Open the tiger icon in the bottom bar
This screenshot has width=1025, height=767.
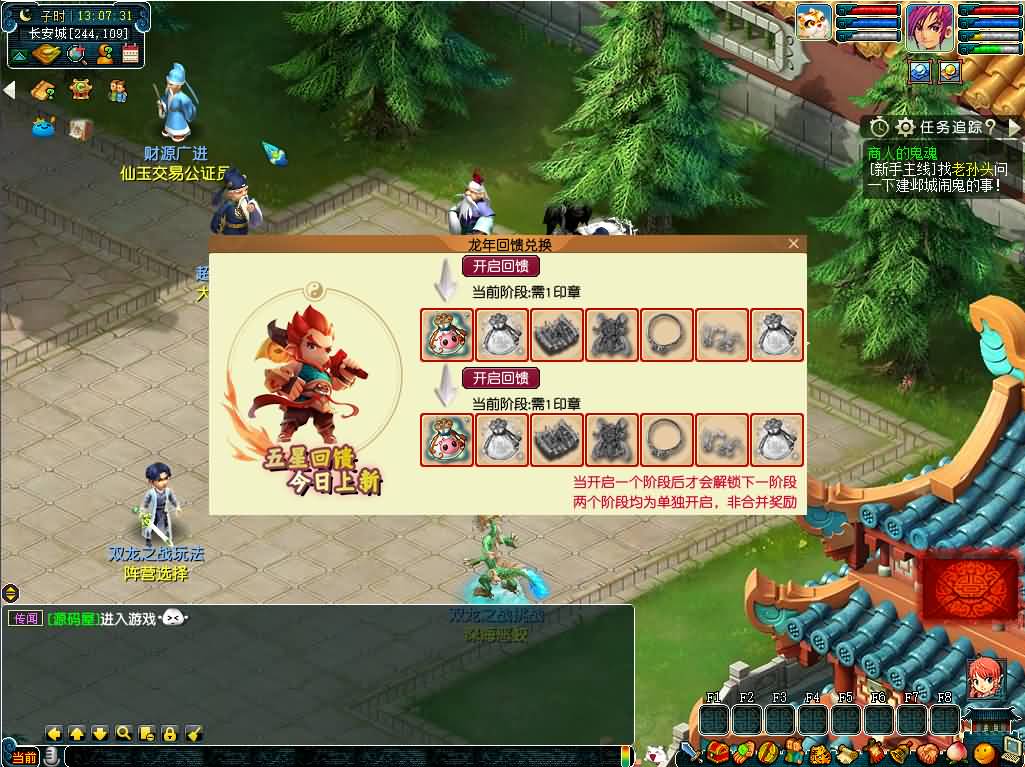819,753
